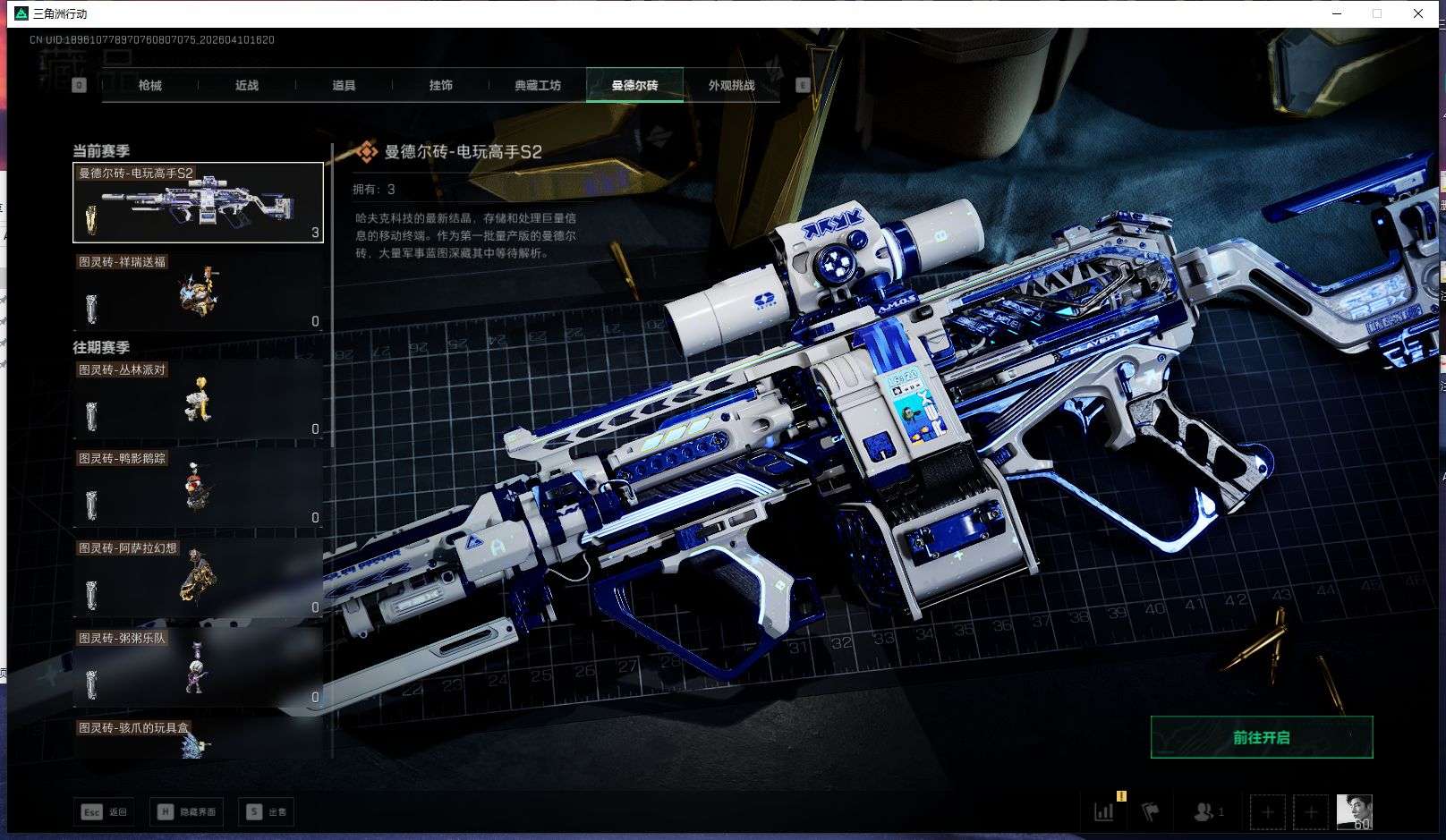1446x840 pixels.
Task: Choose the 图灵砖-祥瑞送福 entry
Action: pos(198,292)
